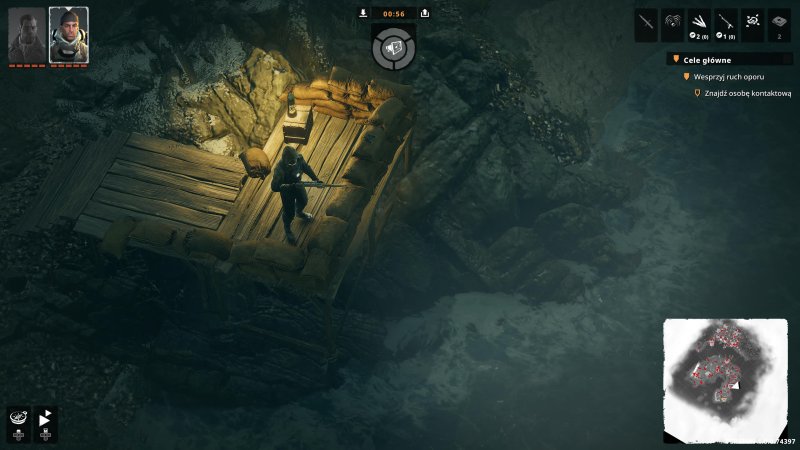The image size is (800, 450).
Task: Select the knife weapon slot
Action: coord(646,21)
